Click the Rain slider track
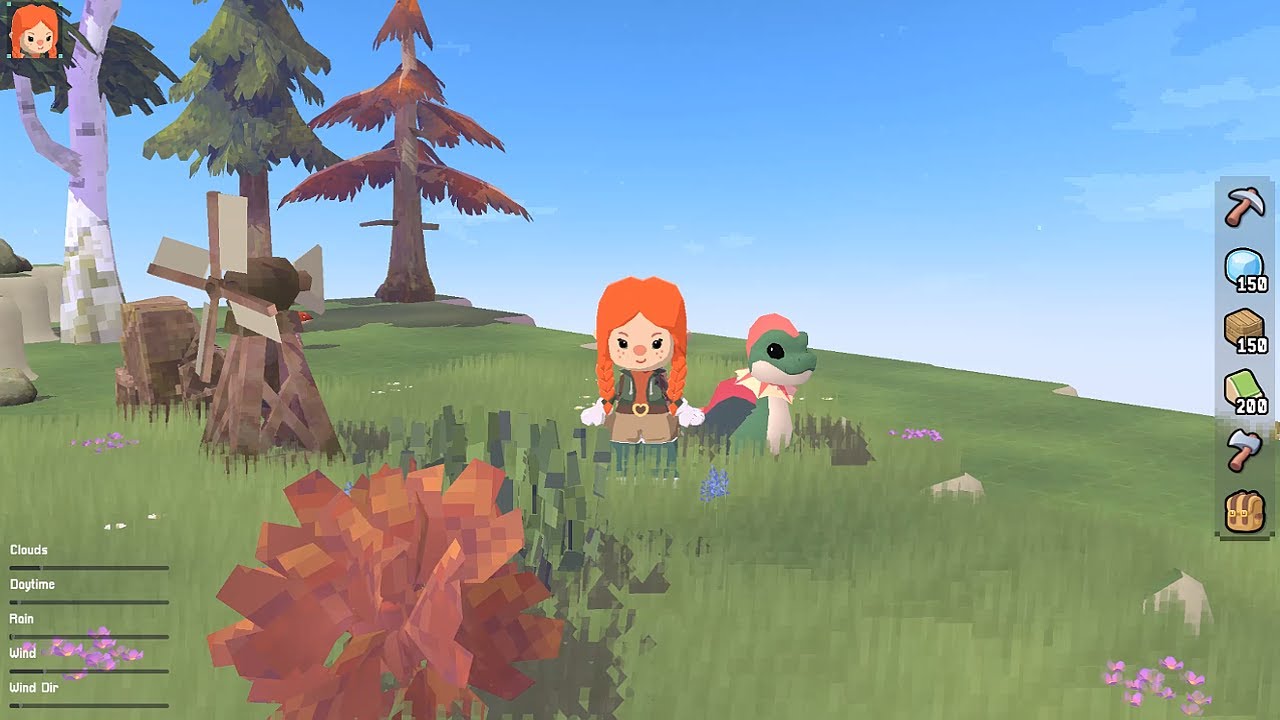Viewport: 1280px width, 720px height. [x=90, y=634]
